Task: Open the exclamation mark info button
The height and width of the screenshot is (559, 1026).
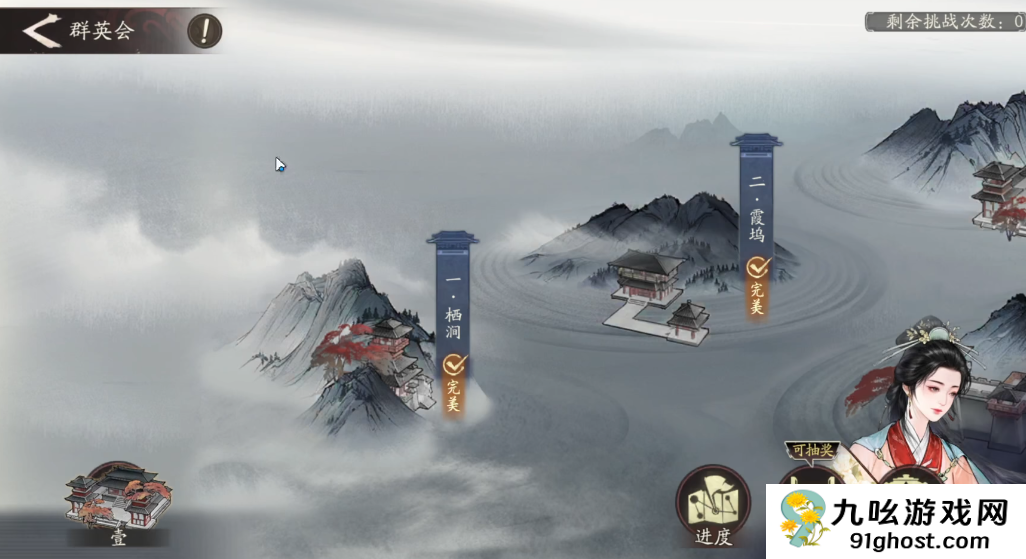Action: click(205, 31)
